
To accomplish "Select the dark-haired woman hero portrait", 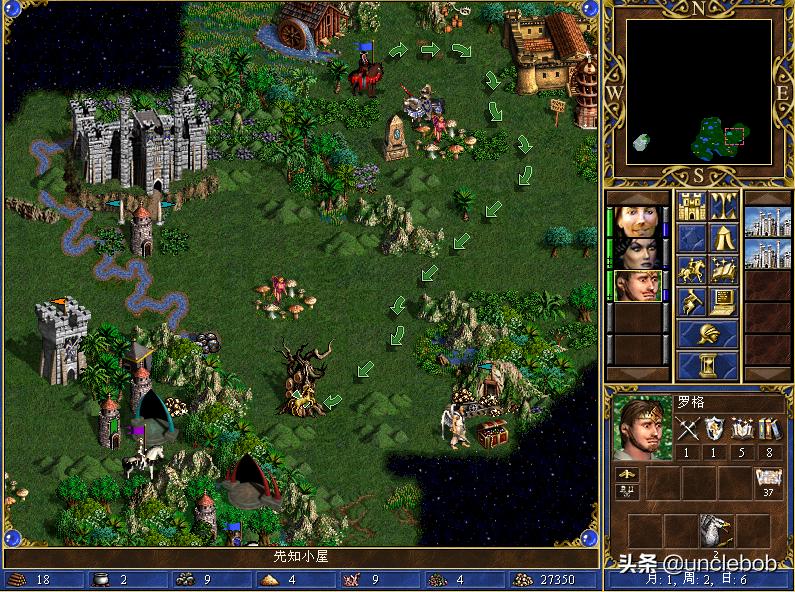I will (636, 250).
